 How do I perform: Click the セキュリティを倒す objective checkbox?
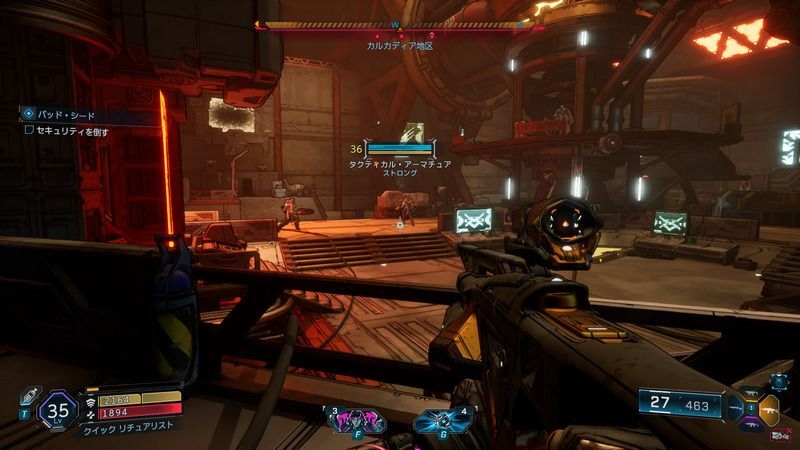30,131
